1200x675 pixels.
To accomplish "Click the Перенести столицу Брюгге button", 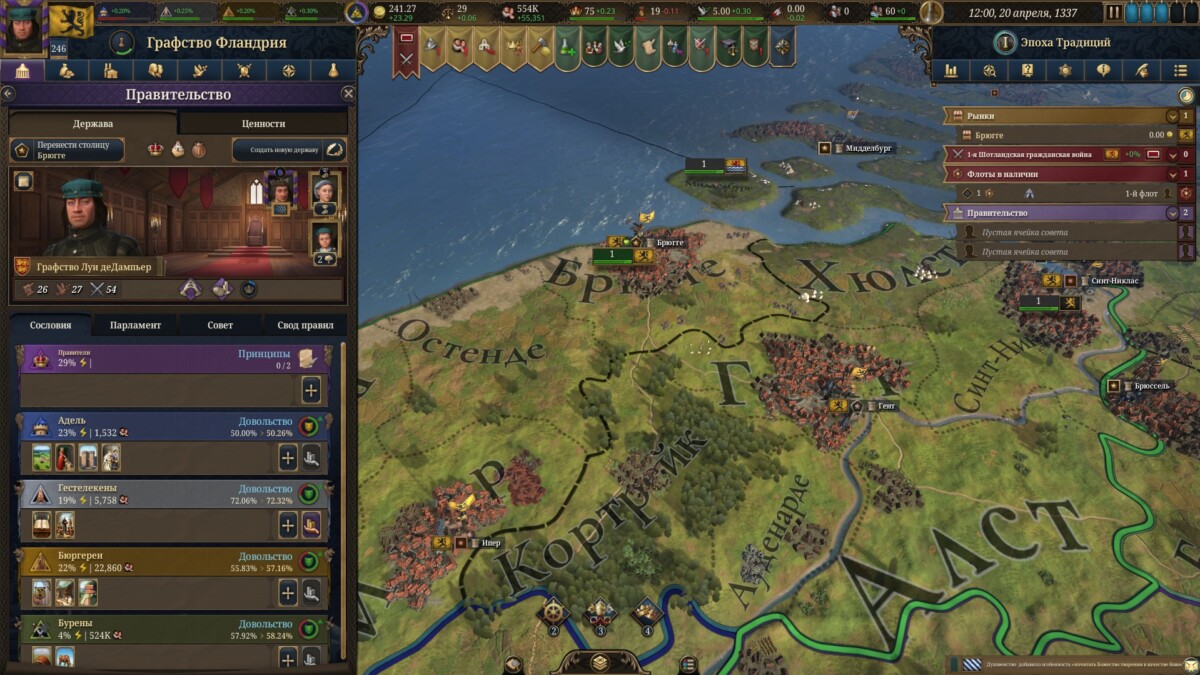I will tap(68, 150).
